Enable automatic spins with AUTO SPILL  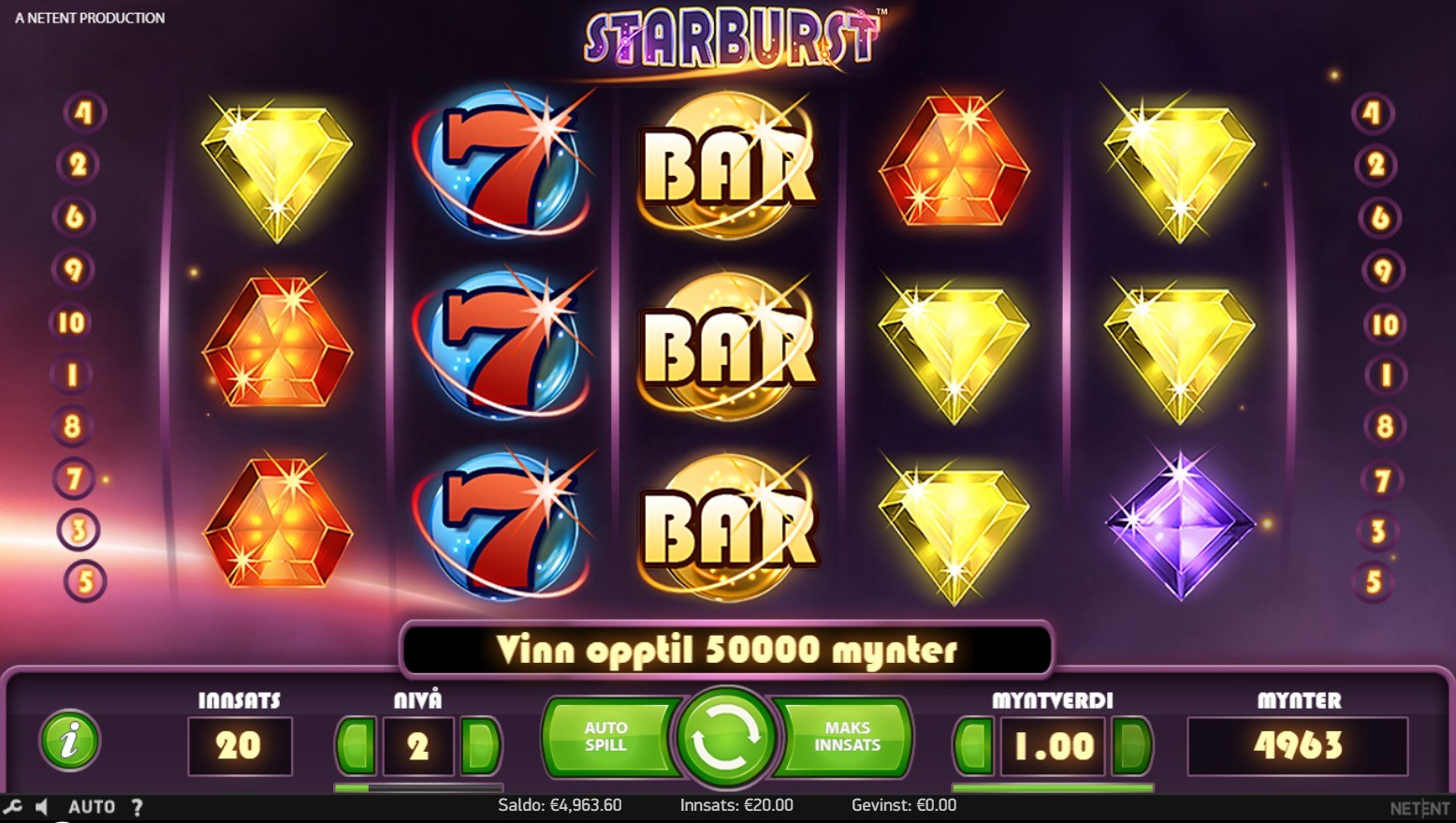click(x=606, y=738)
